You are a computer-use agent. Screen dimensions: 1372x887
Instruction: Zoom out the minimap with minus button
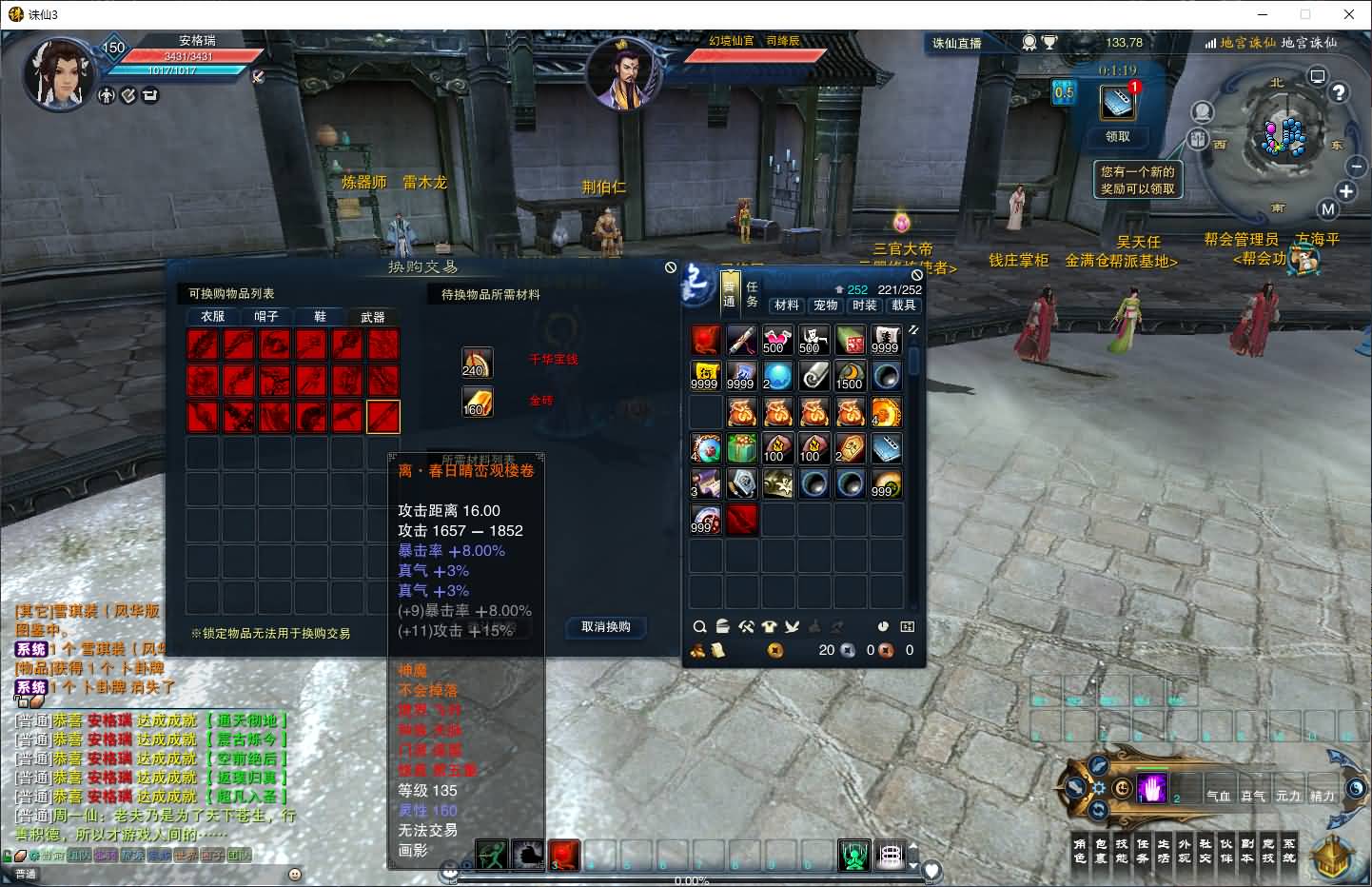pyautogui.click(x=1357, y=166)
